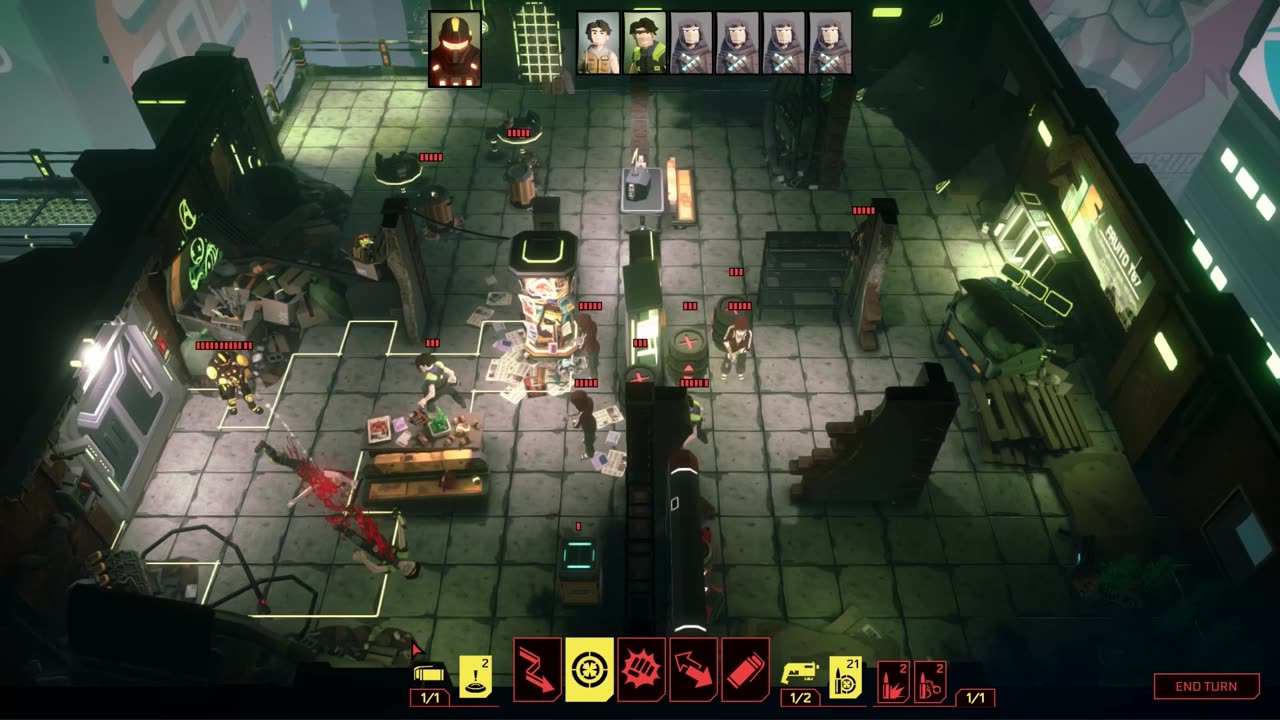Choose the bullet with handcuffs ammo slot
Screen dimensions: 1280x720
tap(930, 680)
